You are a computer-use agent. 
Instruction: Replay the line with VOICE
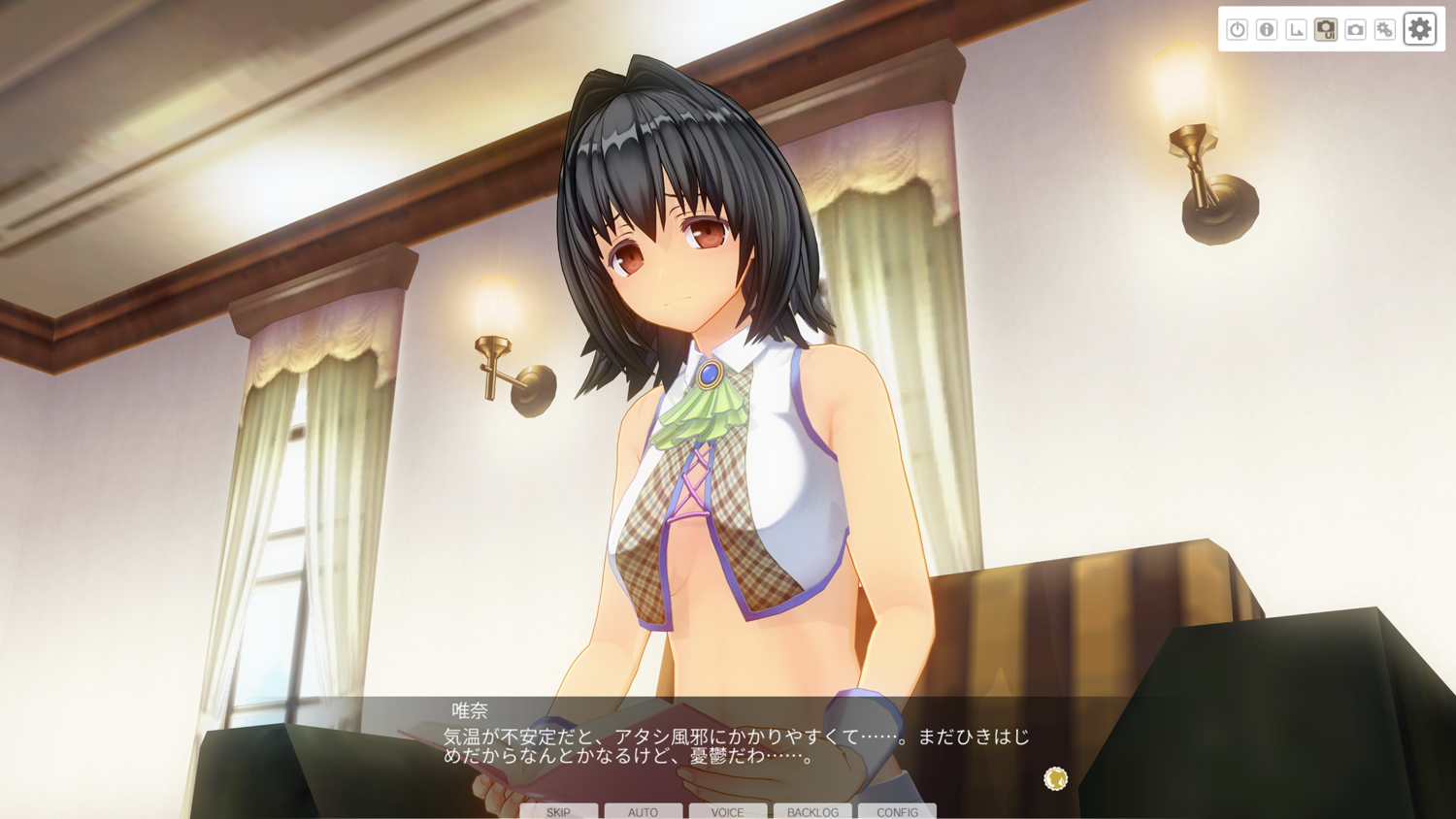(727, 811)
